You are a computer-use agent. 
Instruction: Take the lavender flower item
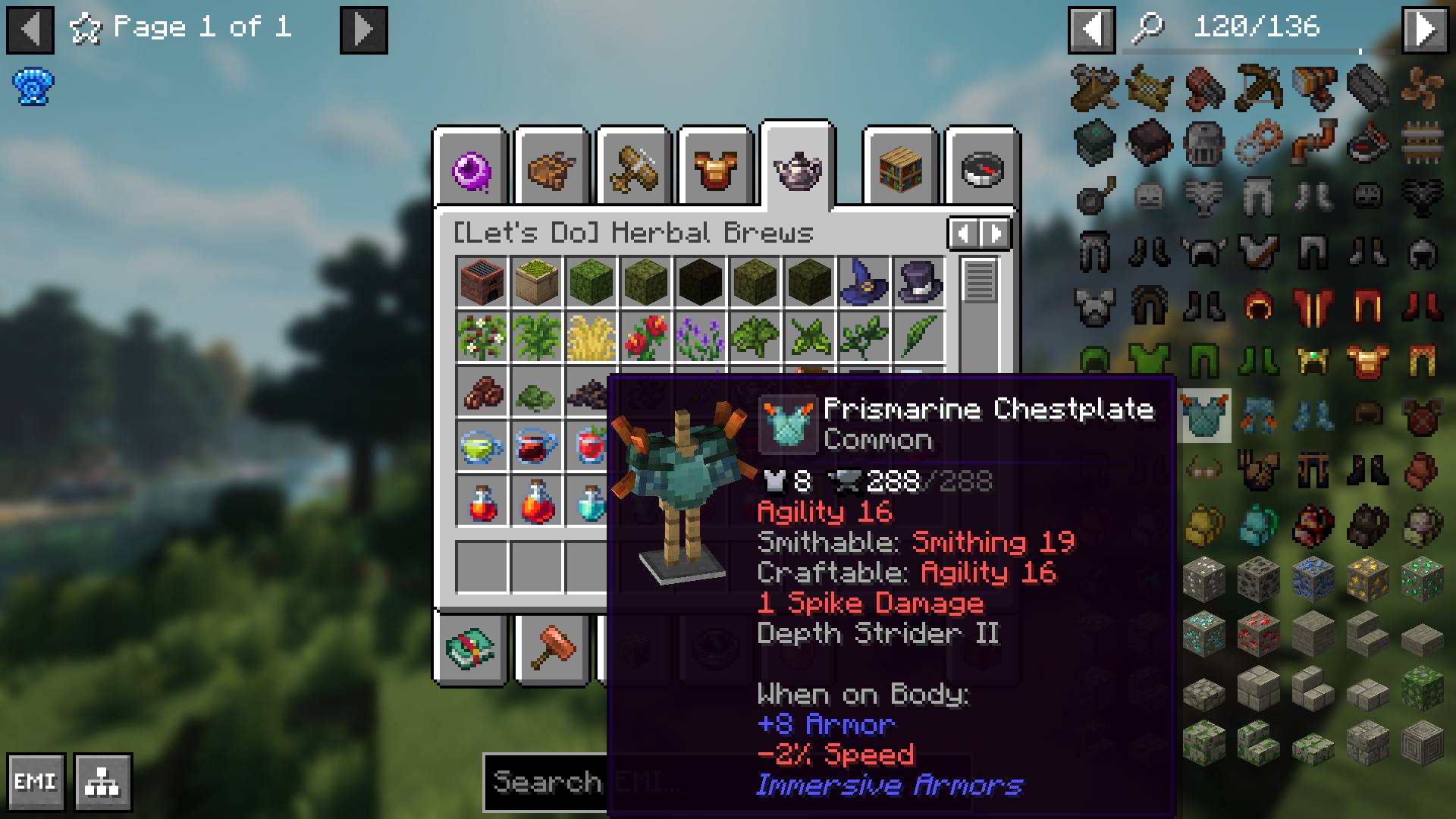click(x=700, y=337)
